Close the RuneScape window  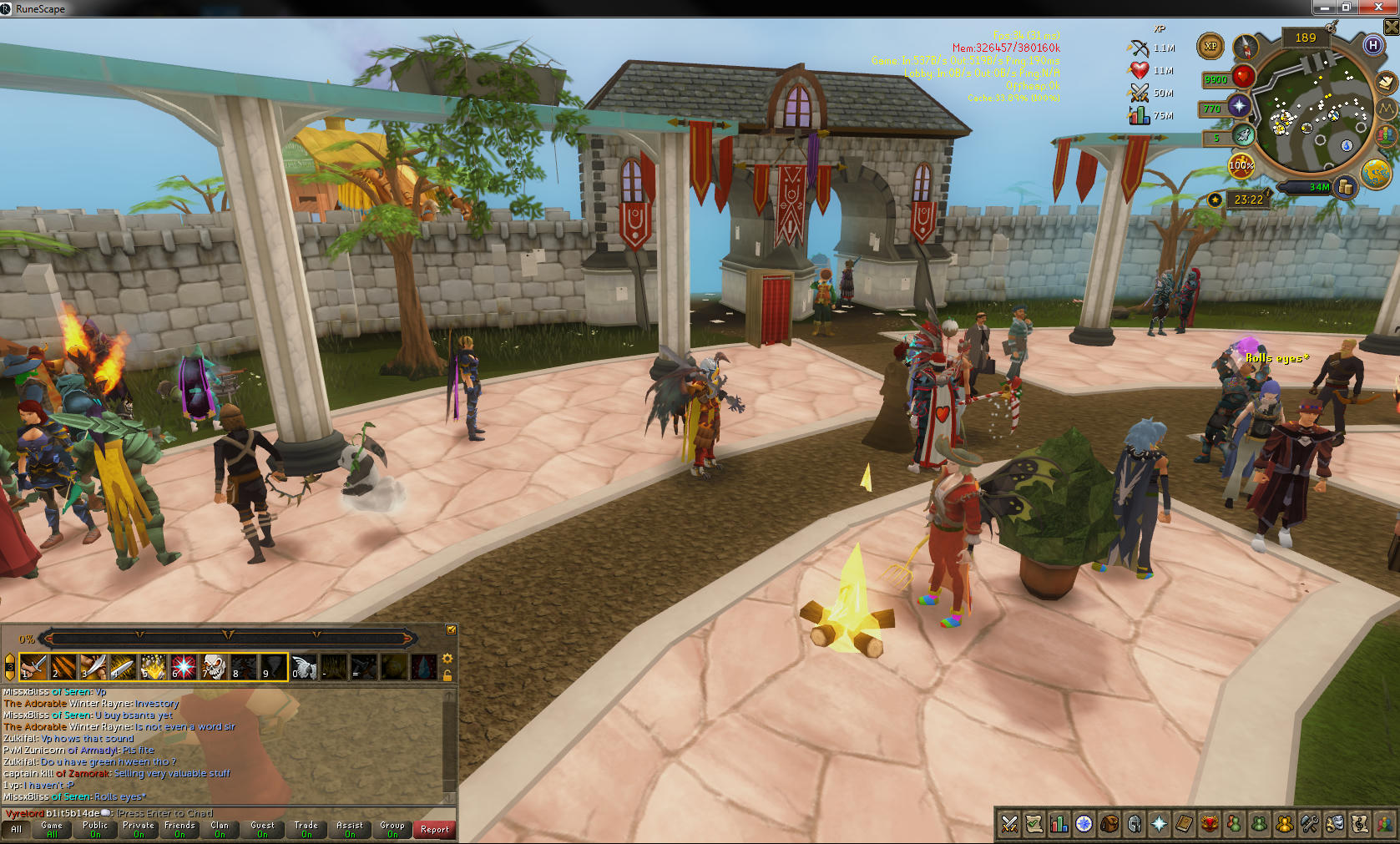coord(1378,7)
